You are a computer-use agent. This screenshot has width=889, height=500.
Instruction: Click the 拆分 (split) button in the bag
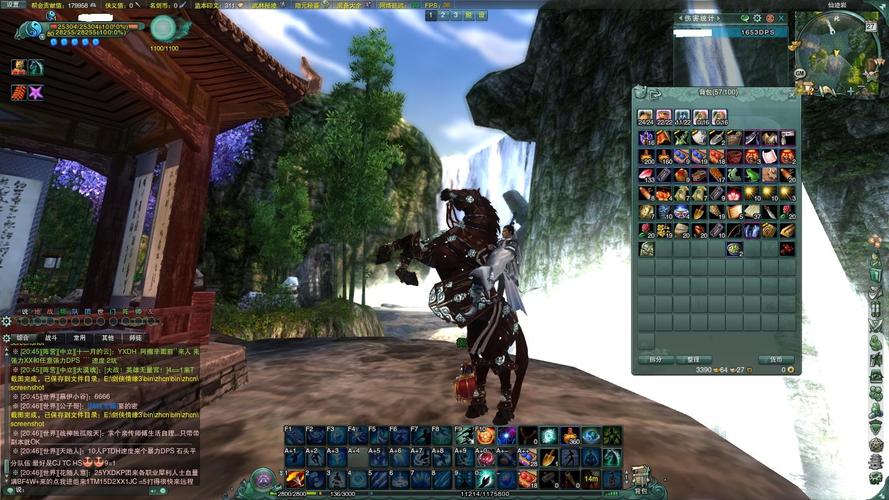coord(656,359)
